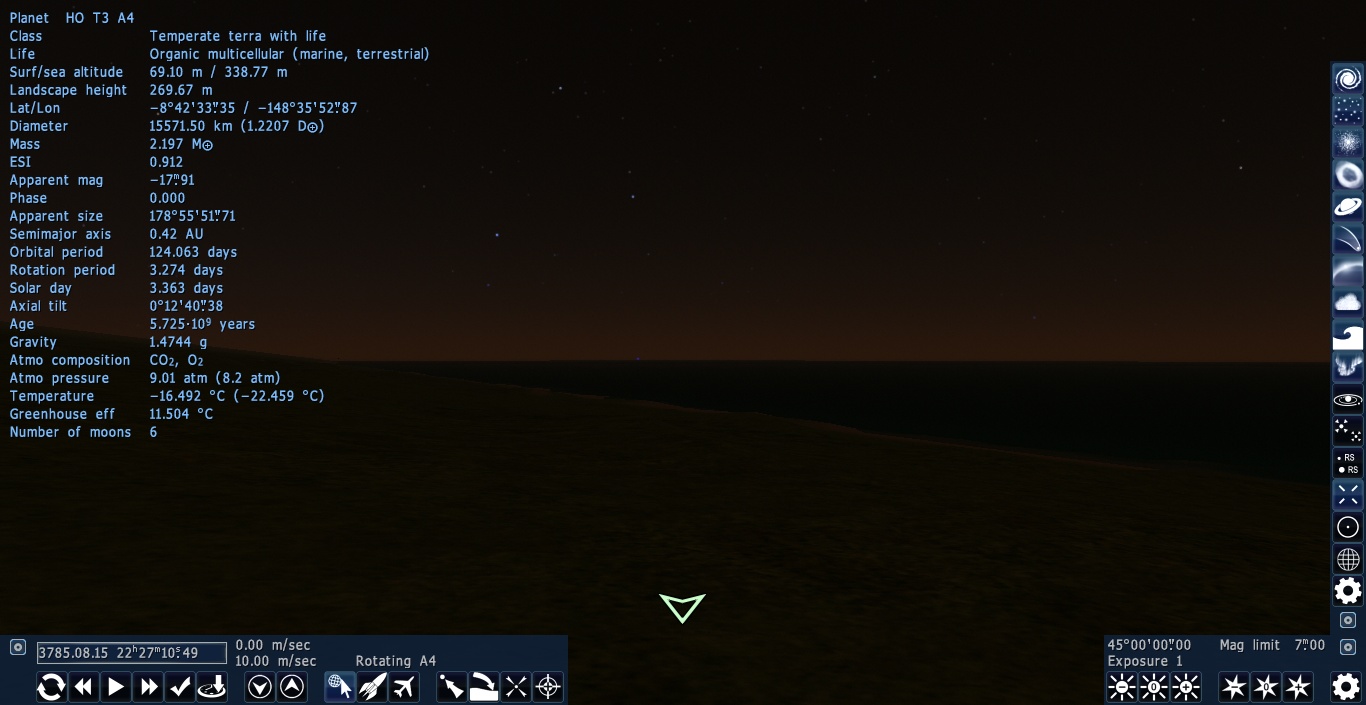
Task: Speed up time with the fast-forward button
Action: pos(149,687)
